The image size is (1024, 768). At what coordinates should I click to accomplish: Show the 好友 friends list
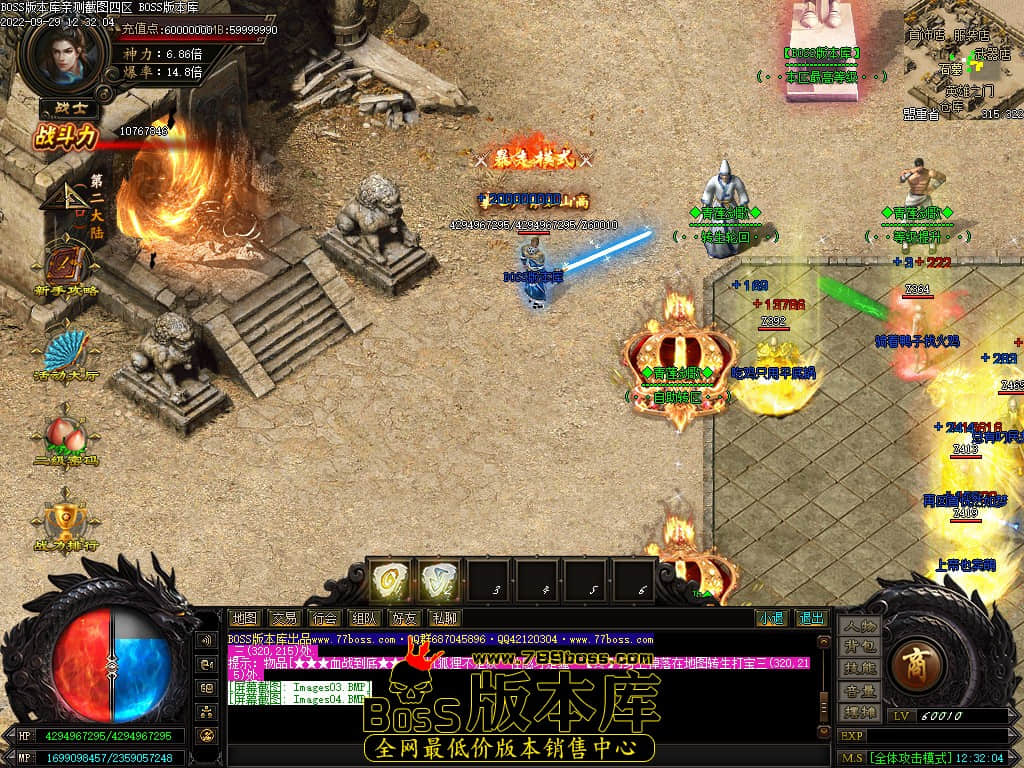pos(404,618)
